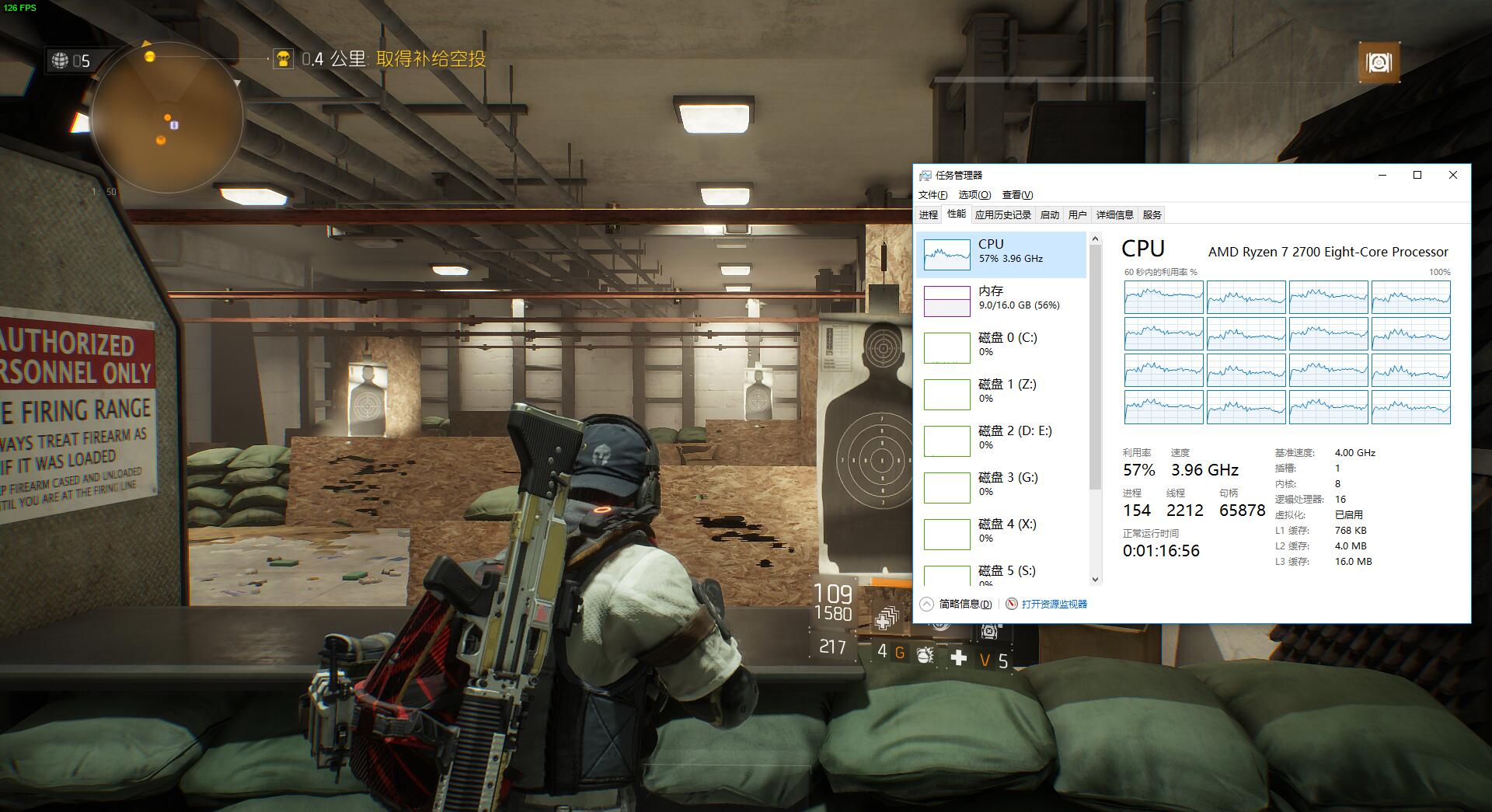The image size is (1492, 812).
Task: Use the medkit plus icon
Action: coord(959,658)
